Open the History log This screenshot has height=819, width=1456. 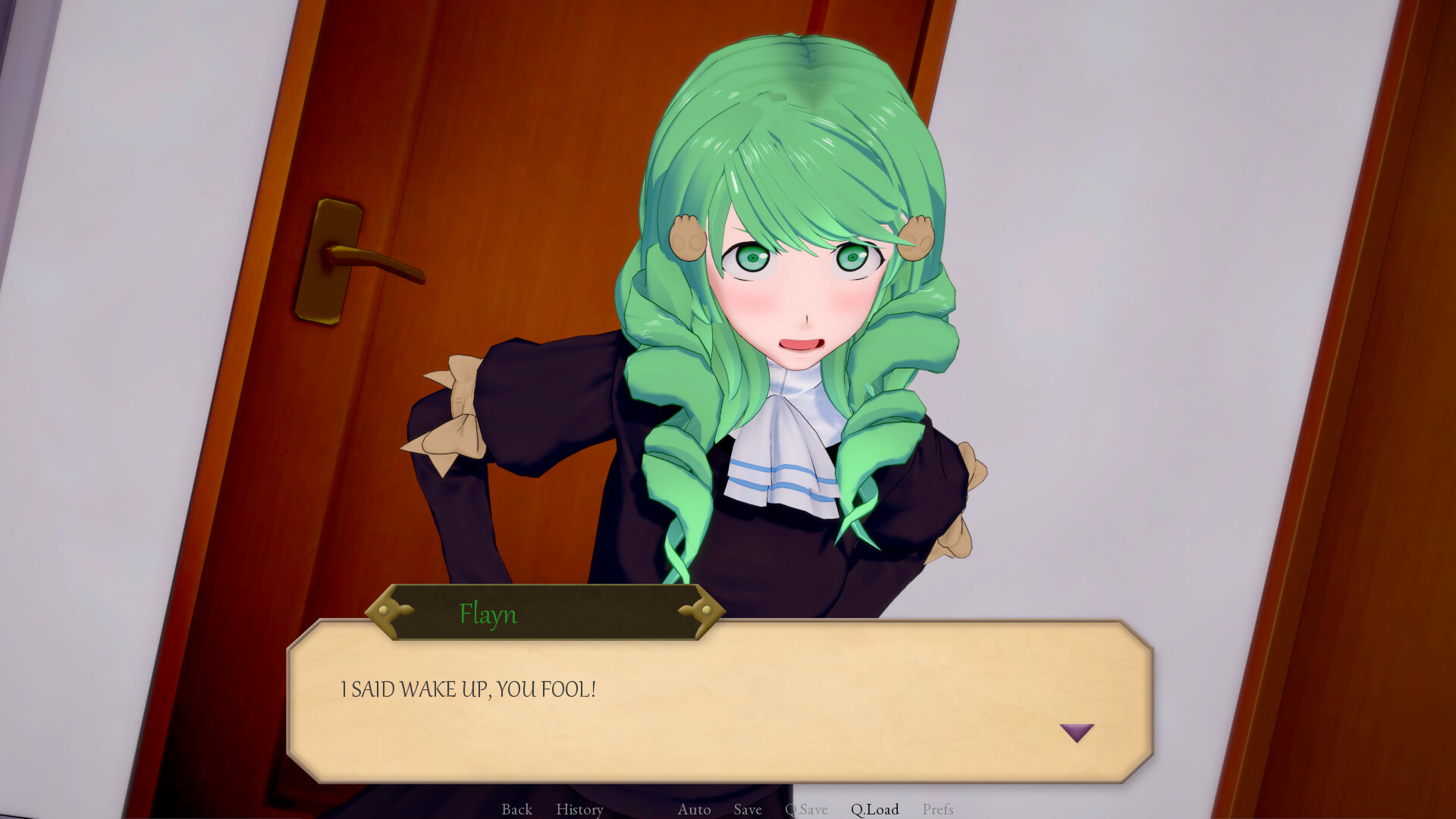[x=579, y=809]
